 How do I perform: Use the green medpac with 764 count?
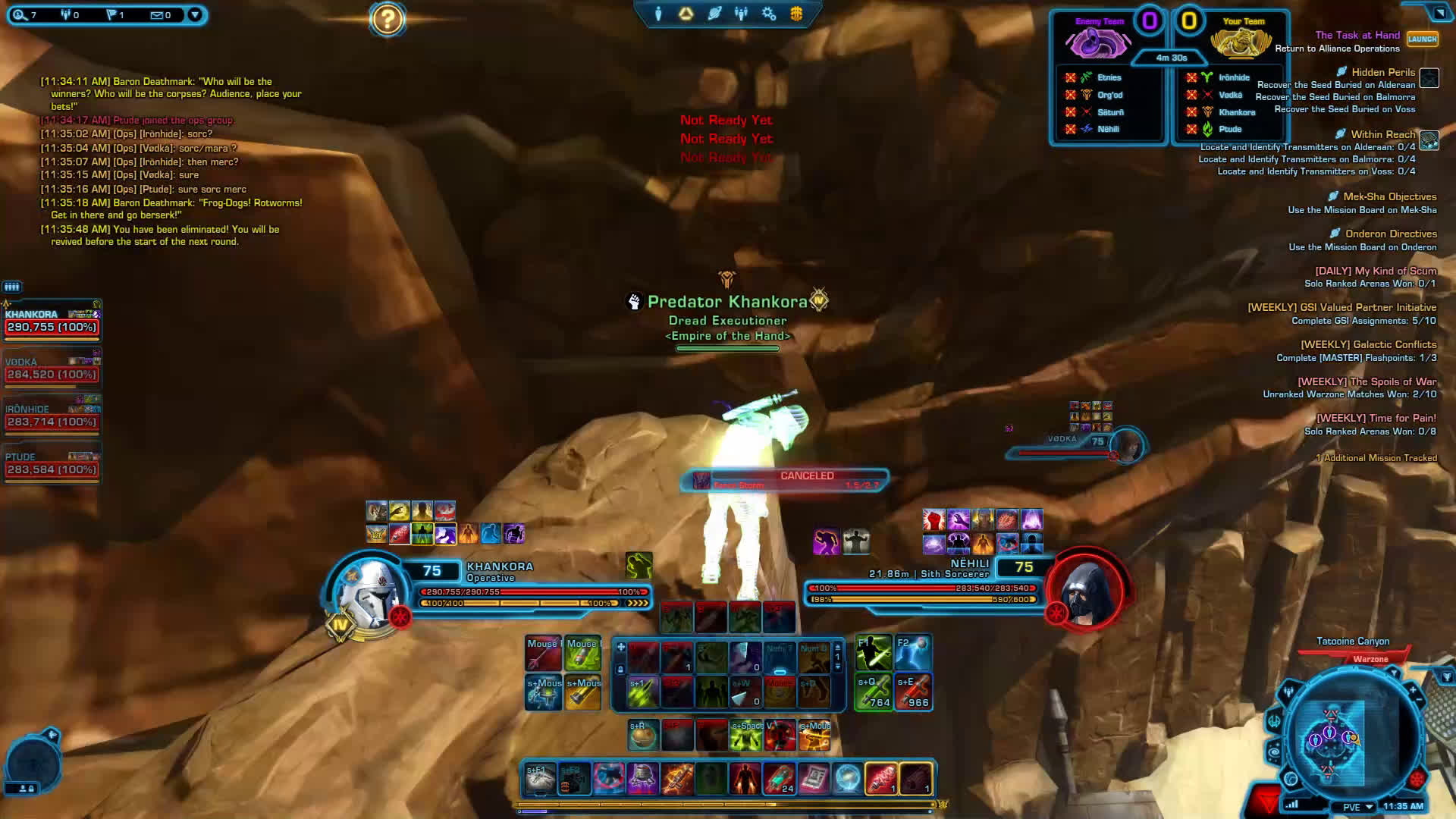pos(873,692)
